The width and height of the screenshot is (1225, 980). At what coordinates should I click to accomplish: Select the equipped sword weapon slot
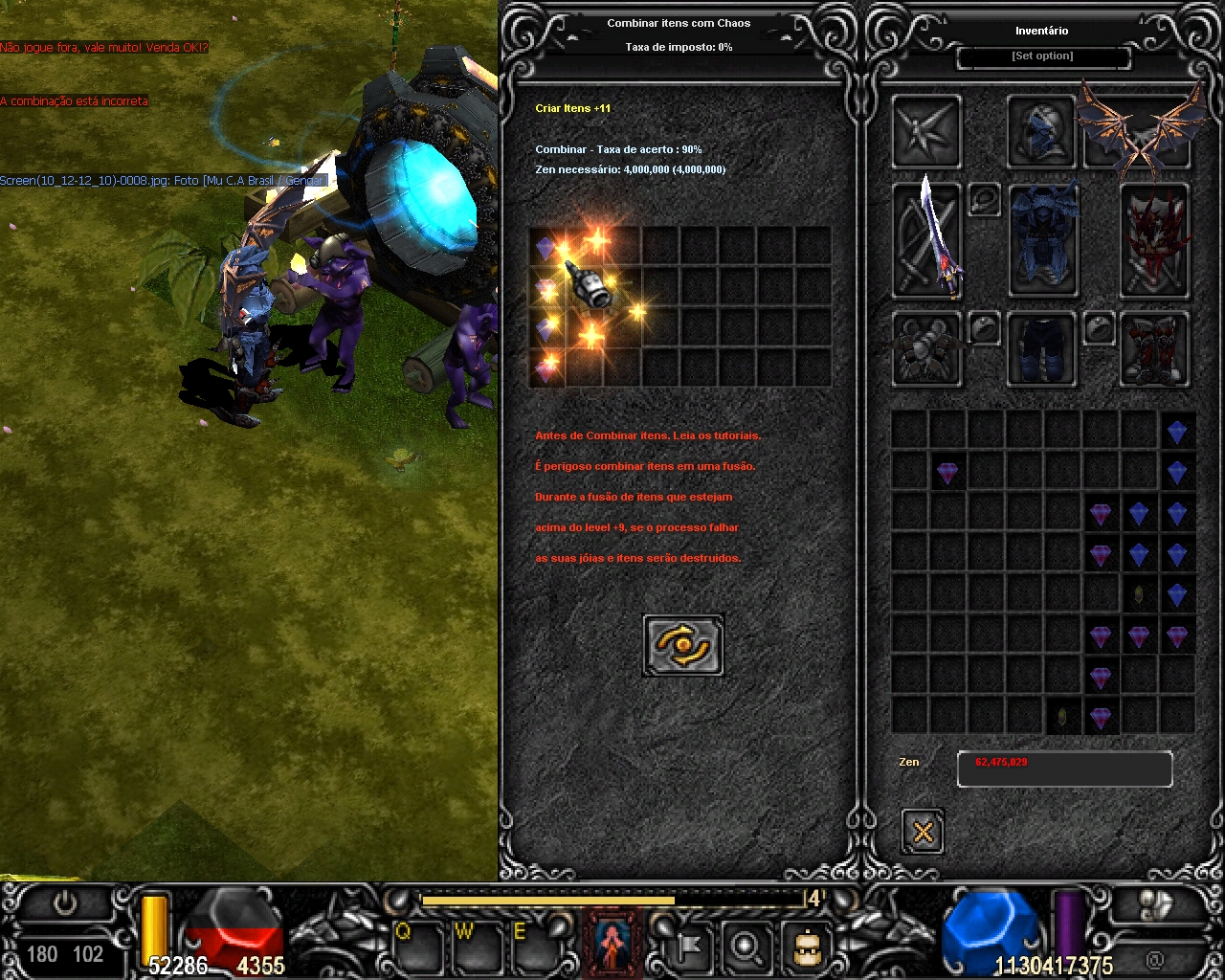(x=926, y=240)
